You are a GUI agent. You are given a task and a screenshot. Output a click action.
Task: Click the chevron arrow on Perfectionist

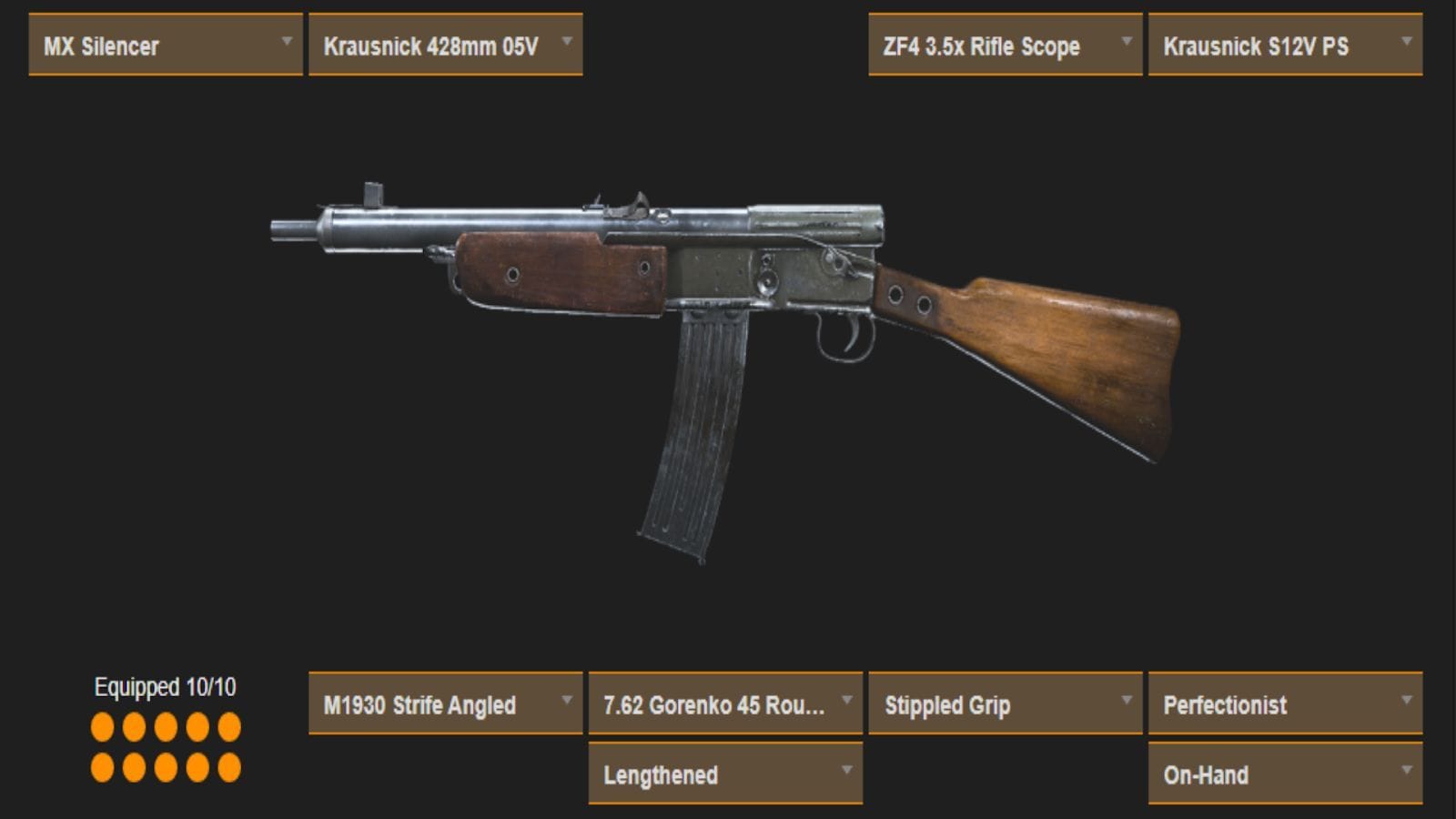pyautogui.click(x=1406, y=699)
